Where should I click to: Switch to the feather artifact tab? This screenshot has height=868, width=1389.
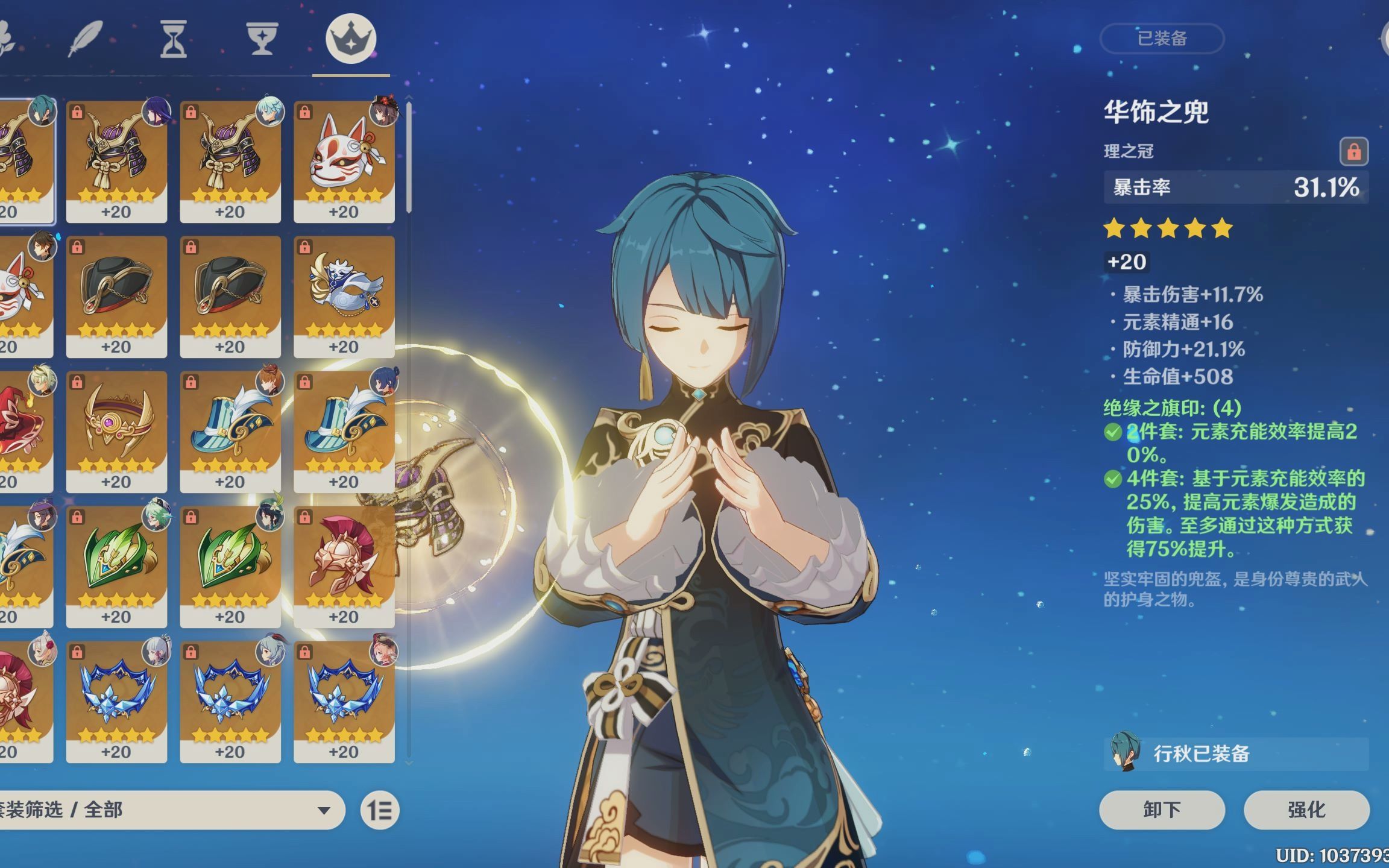coord(86,39)
